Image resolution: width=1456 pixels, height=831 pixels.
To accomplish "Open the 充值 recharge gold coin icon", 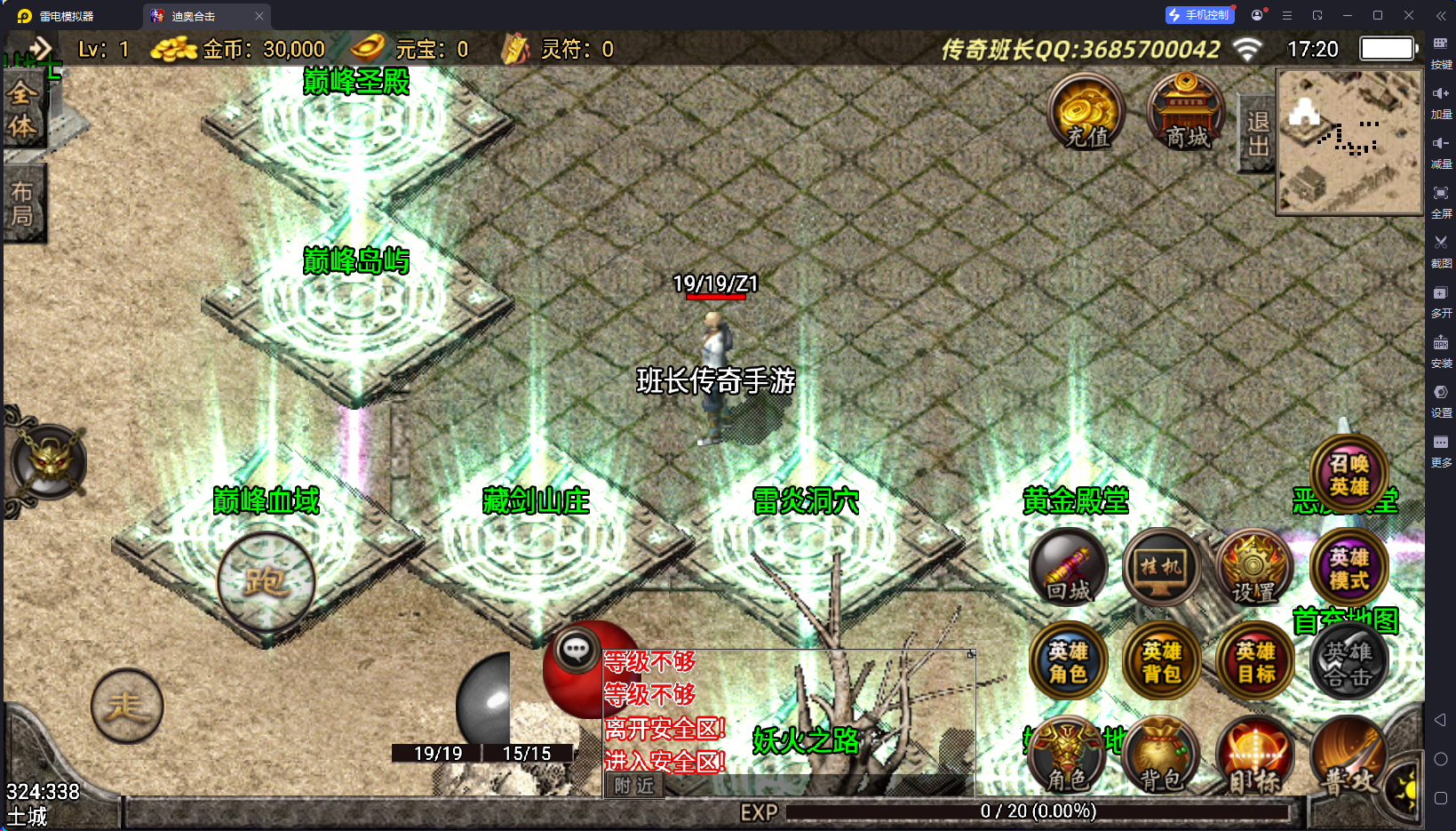I will 1086,114.
